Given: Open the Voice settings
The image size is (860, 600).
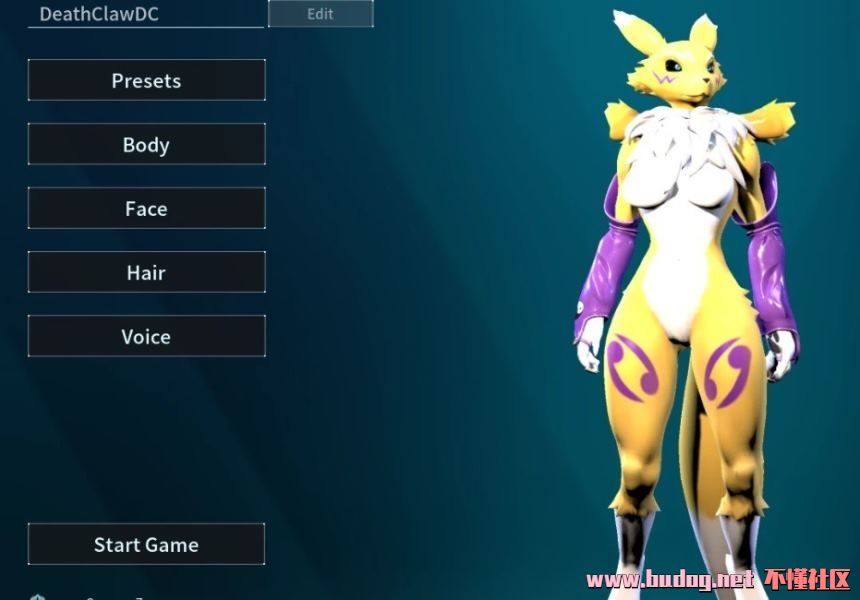Looking at the screenshot, I should [x=146, y=337].
